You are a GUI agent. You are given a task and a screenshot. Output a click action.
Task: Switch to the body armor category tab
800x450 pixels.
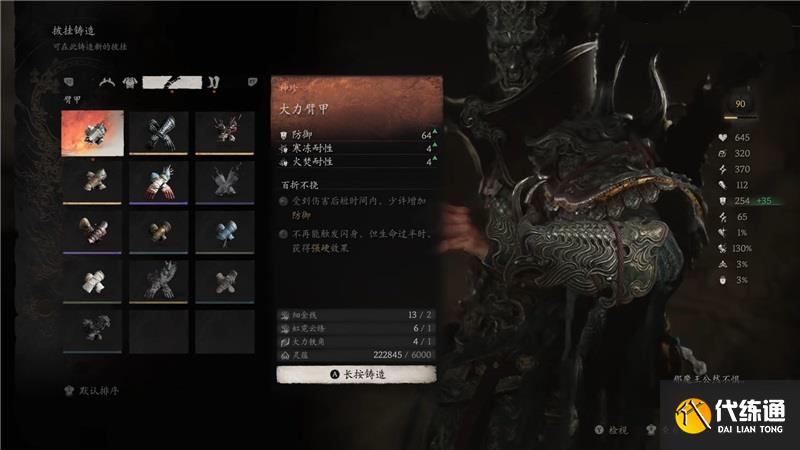pyautogui.click(x=129, y=82)
